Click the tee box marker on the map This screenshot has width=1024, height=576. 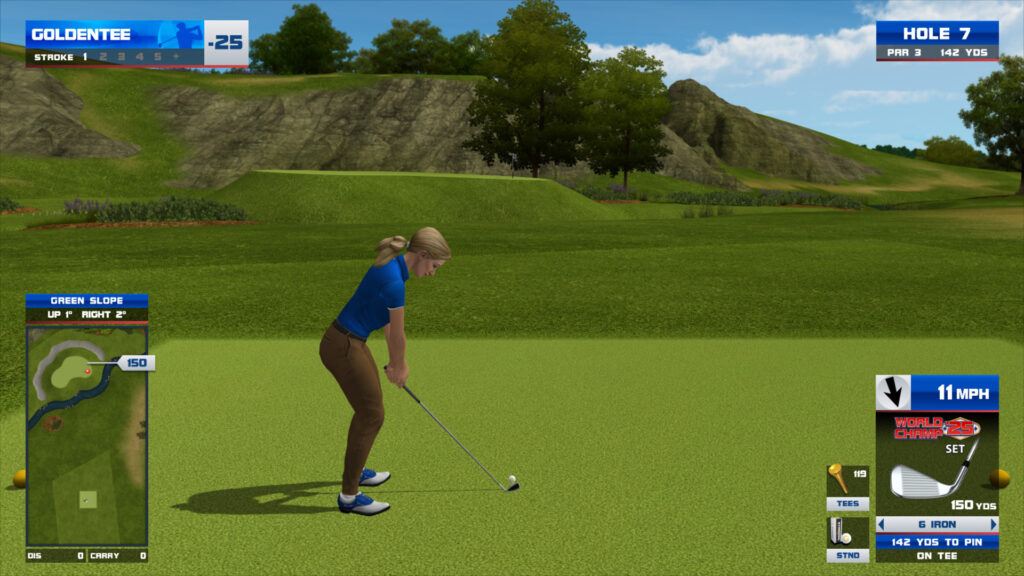point(87,498)
